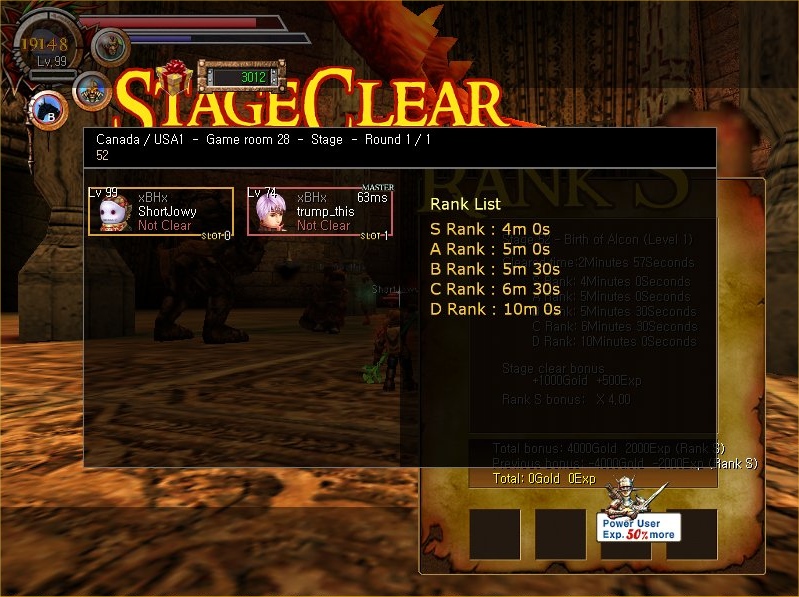Screen dimensions: 799x597
Task: Select trump_this player card
Action: (x=320, y=211)
